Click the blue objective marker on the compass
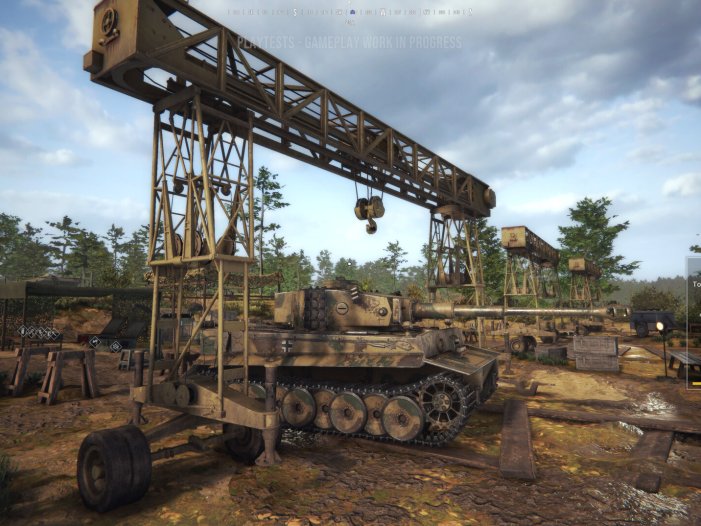 click(353, 12)
